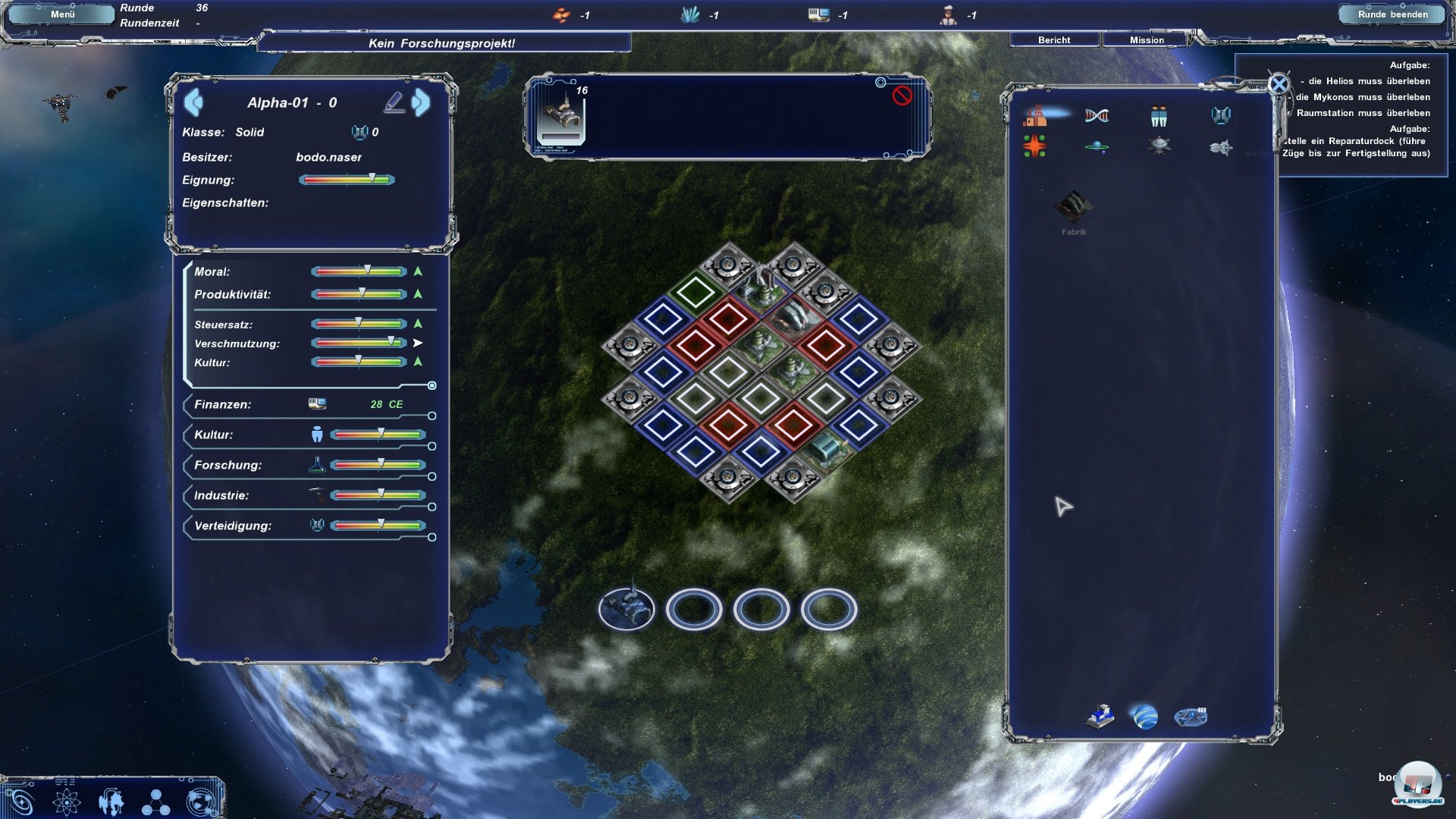Switch to the Mission tab
Image resolution: width=1456 pixels, height=819 pixels.
1147,40
